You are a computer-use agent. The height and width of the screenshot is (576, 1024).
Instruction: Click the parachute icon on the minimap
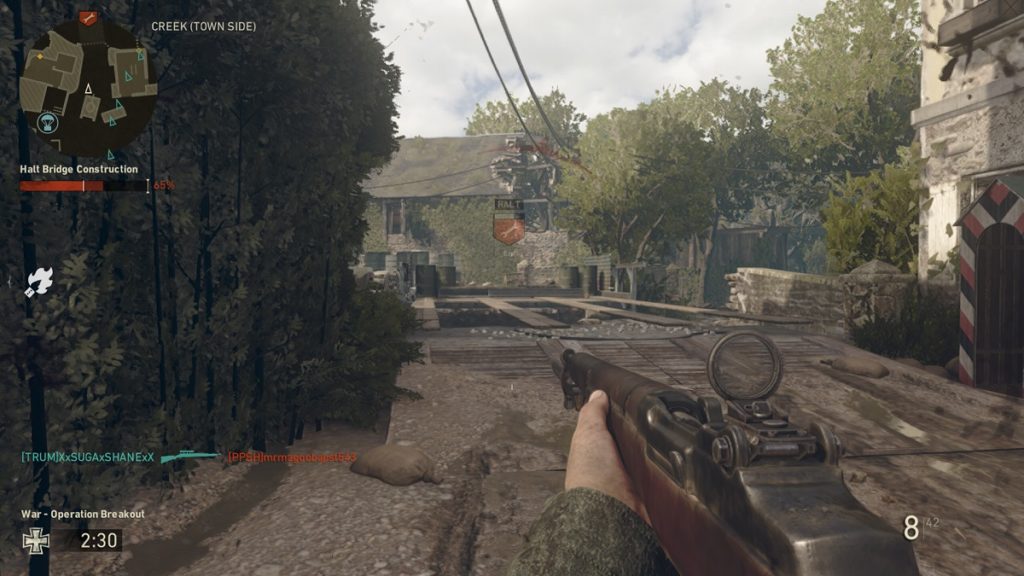pyautogui.click(x=46, y=123)
